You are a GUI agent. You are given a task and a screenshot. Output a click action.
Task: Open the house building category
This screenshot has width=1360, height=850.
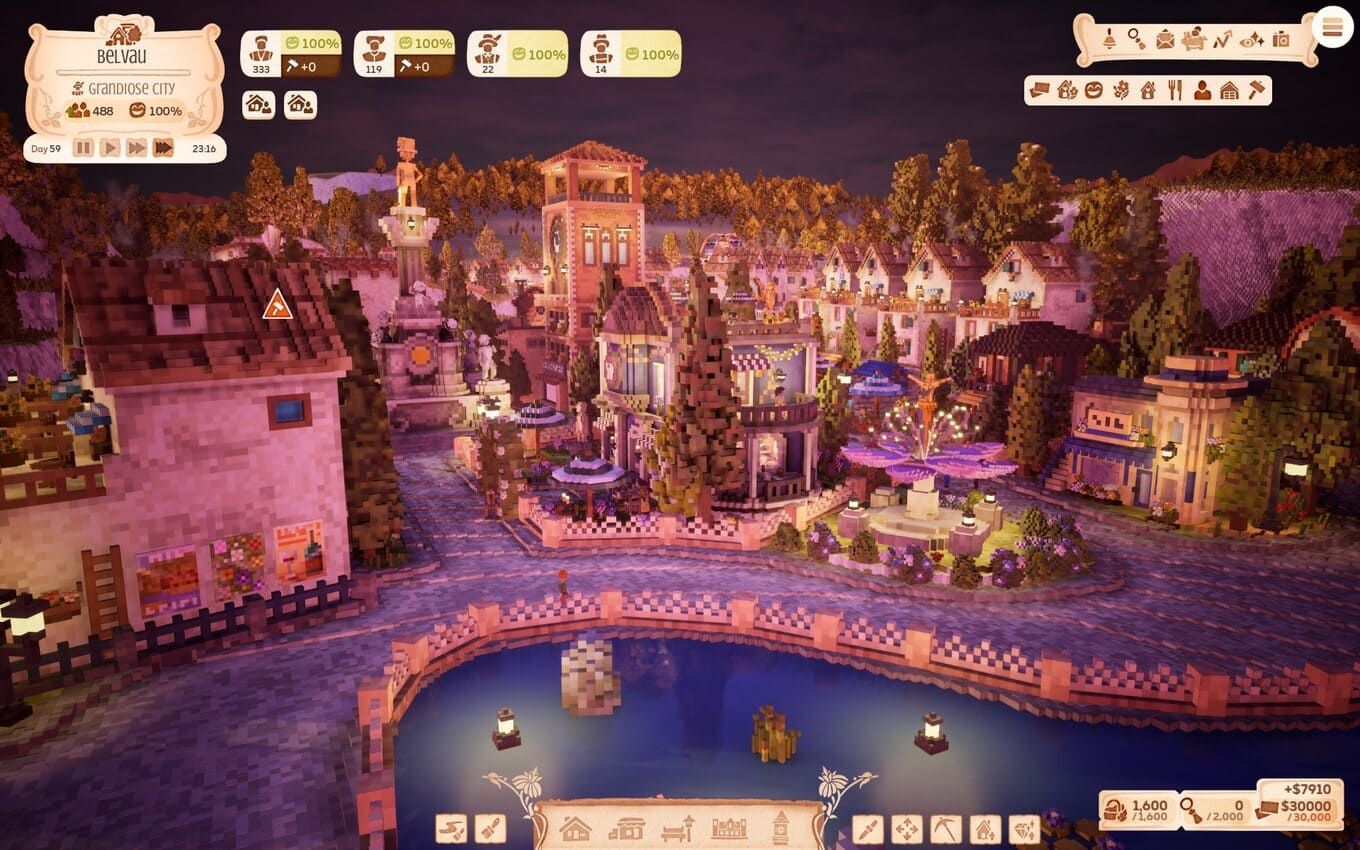tap(575, 828)
